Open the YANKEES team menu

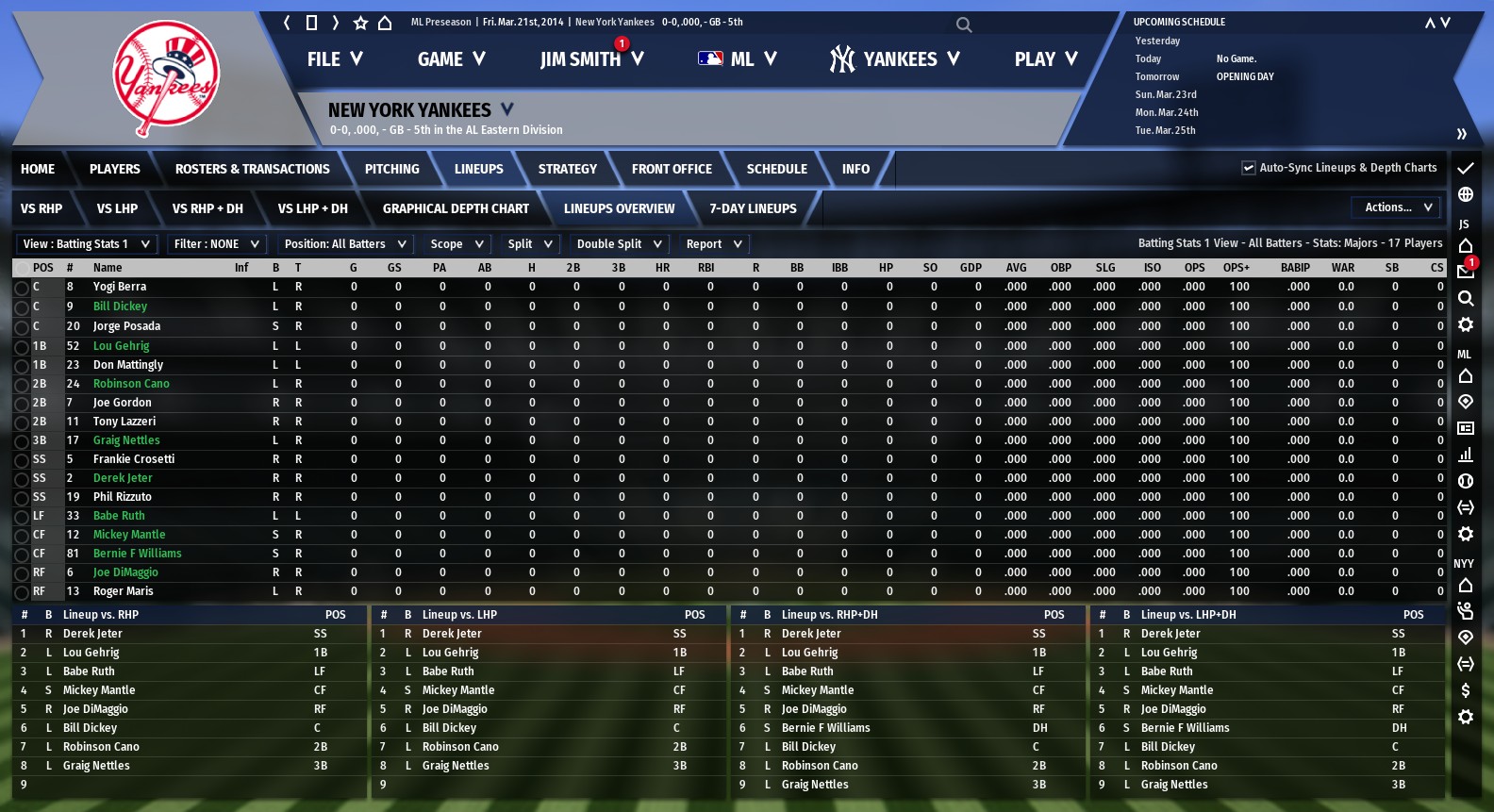pyautogui.click(x=894, y=59)
